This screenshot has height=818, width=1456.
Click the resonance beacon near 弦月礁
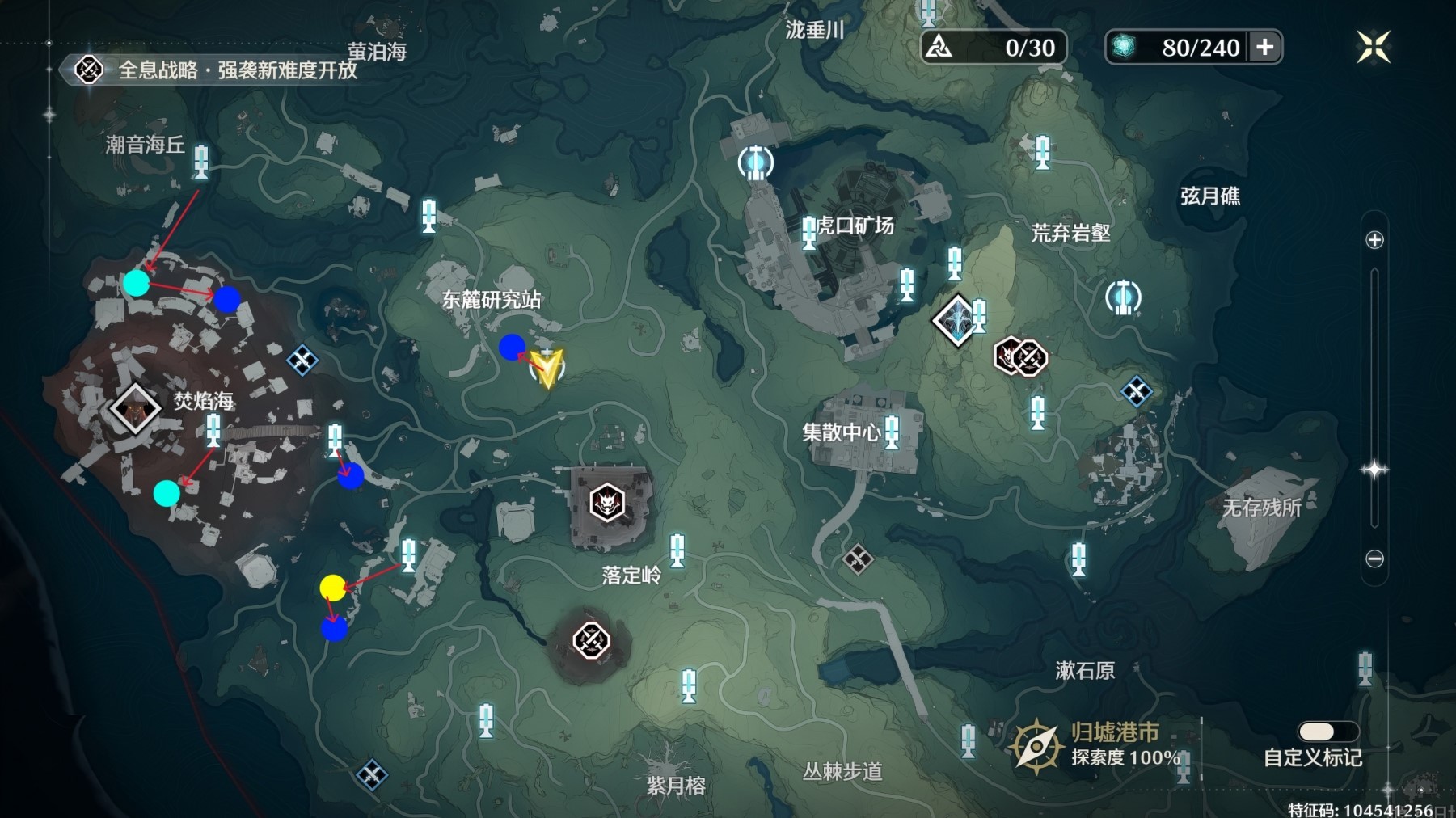(x=1124, y=297)
